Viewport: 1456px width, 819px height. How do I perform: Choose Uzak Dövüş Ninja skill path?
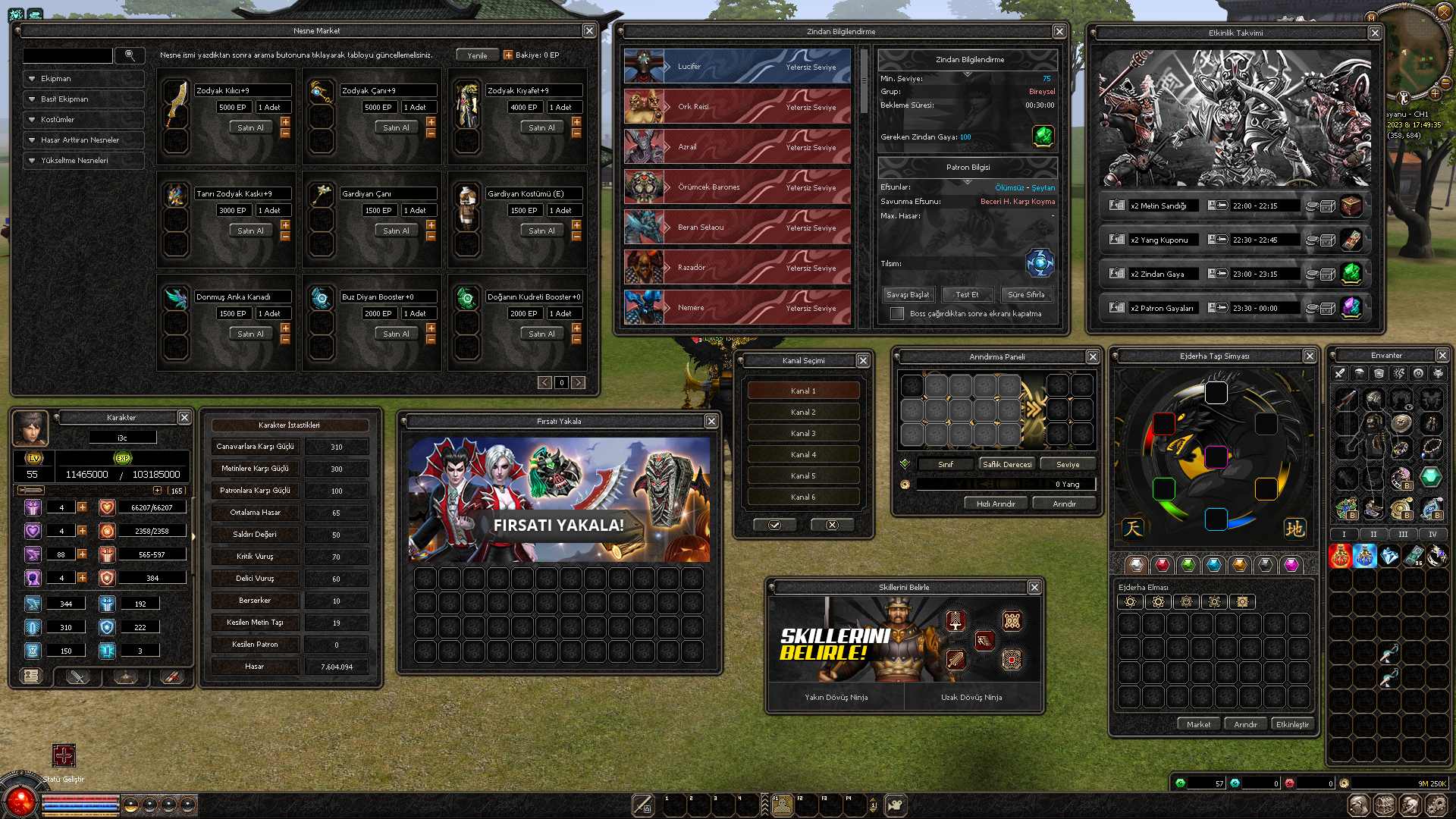click(x=971, y=697)
